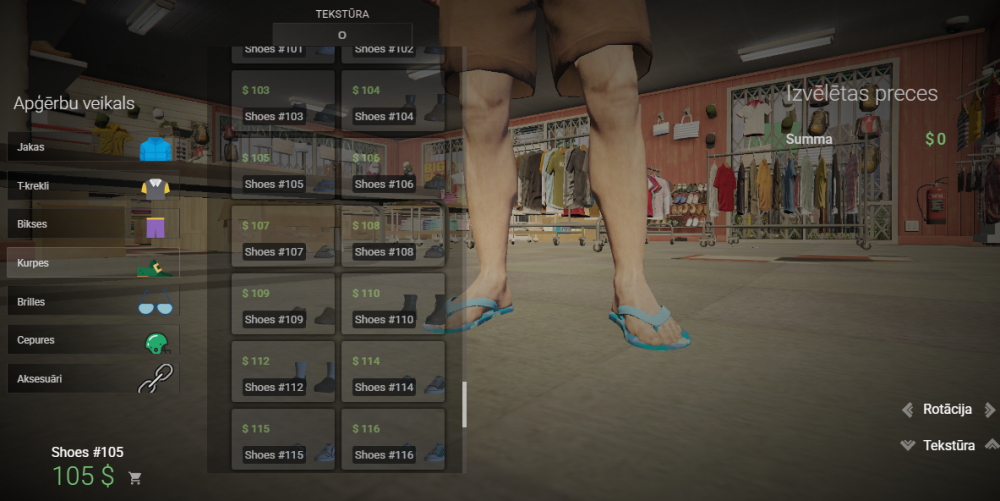The width and height of the screenshot is (1000, 501).
Task: Open the Aksesuāri accessories category
Action: [93, 379]
